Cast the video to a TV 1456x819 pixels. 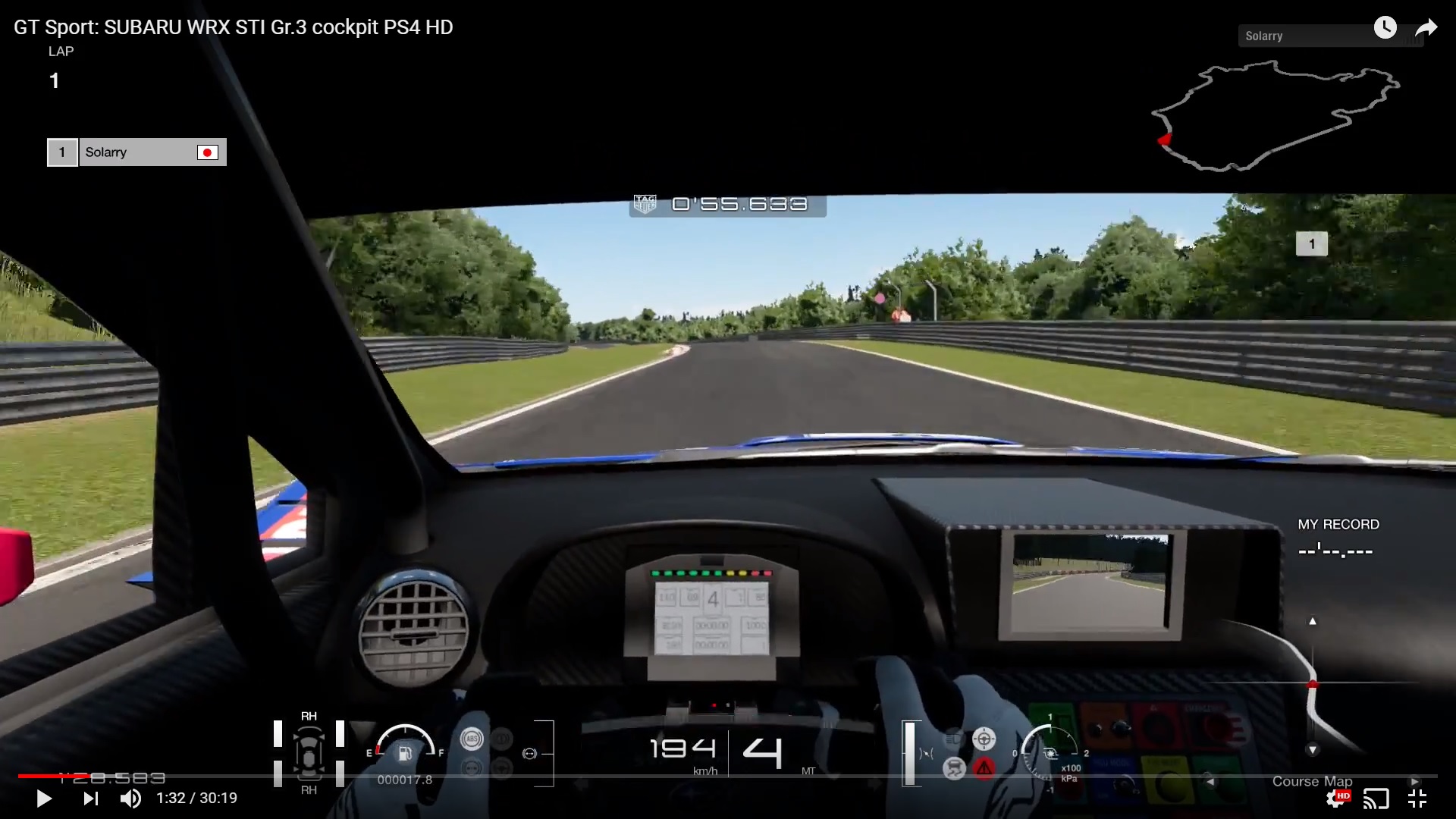(1377, 798)
